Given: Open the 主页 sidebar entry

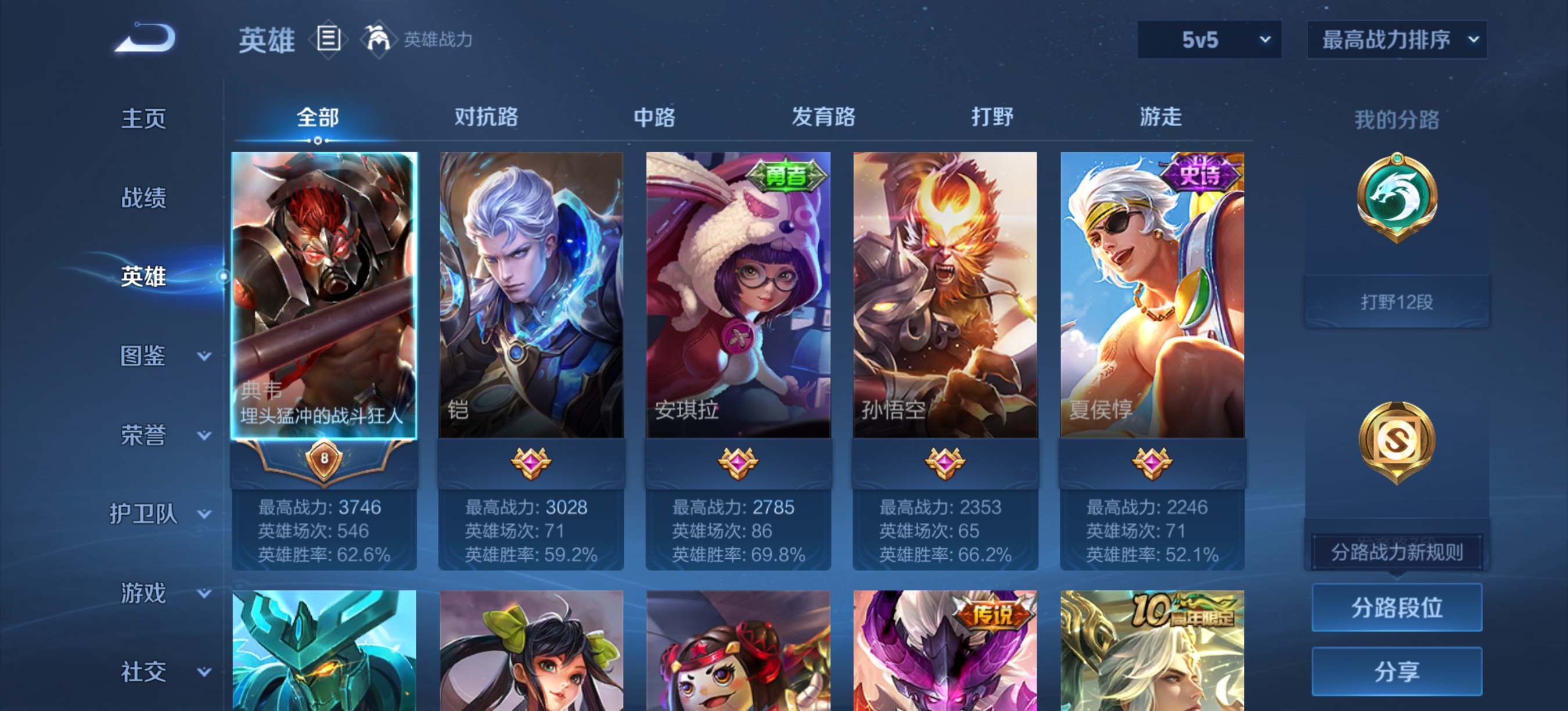Looking at the screenshot, I should (x=143, y=118).
